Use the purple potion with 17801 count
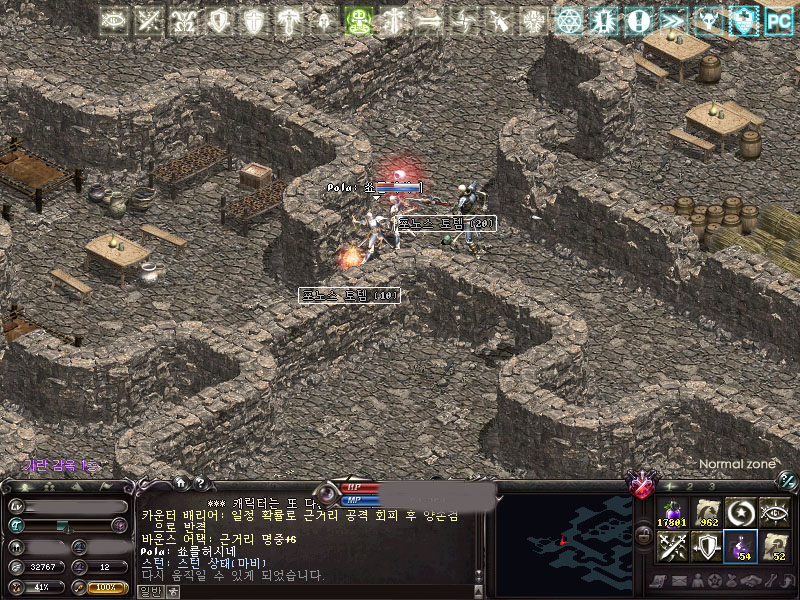The height and width of the screenshot is (600, 800). click(672, 513)
